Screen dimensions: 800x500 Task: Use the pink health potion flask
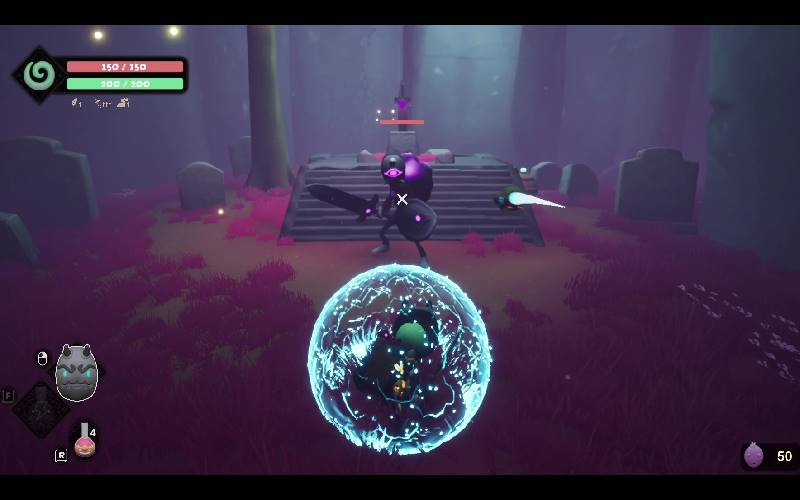pyautogui.click(x=85, y=441)
